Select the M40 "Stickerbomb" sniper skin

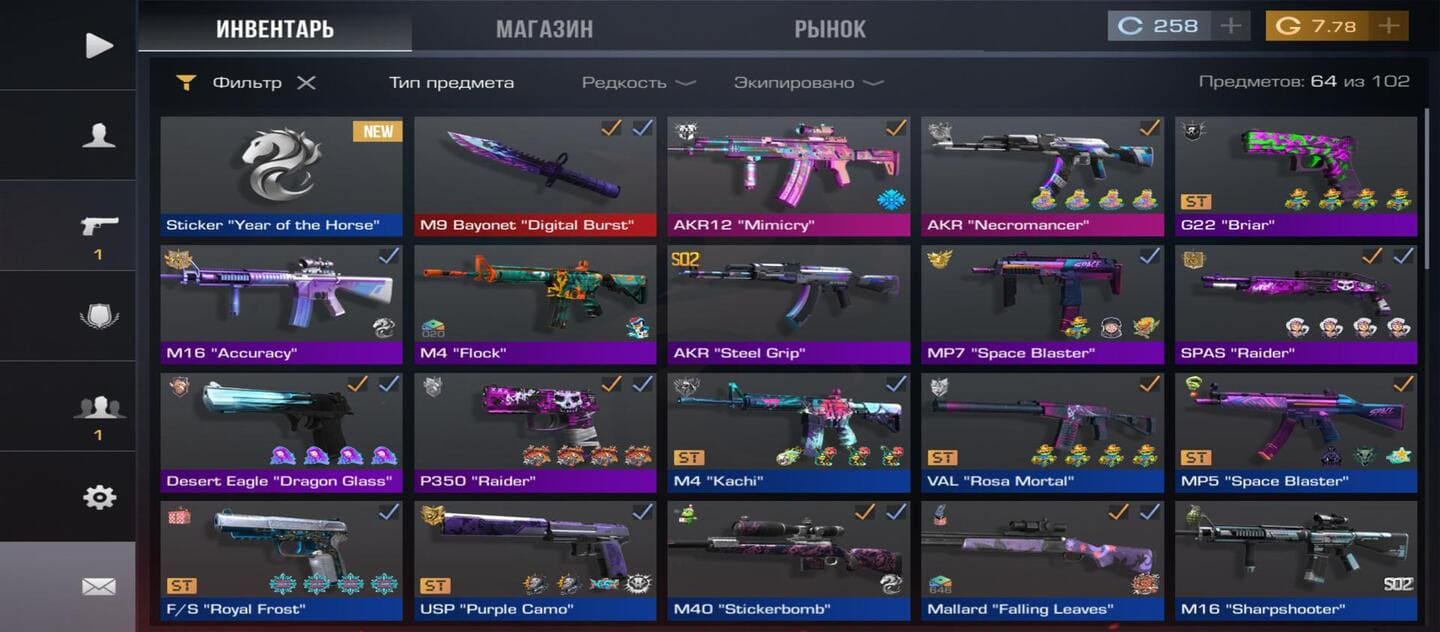point(789,560)
